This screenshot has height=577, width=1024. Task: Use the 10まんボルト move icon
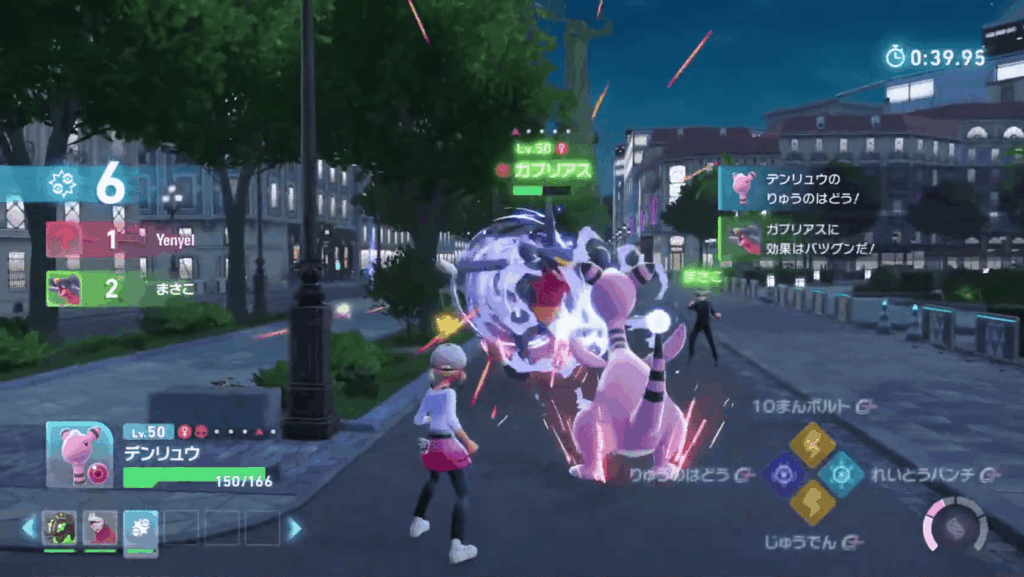pyautogui.click(x=813, y=444)
